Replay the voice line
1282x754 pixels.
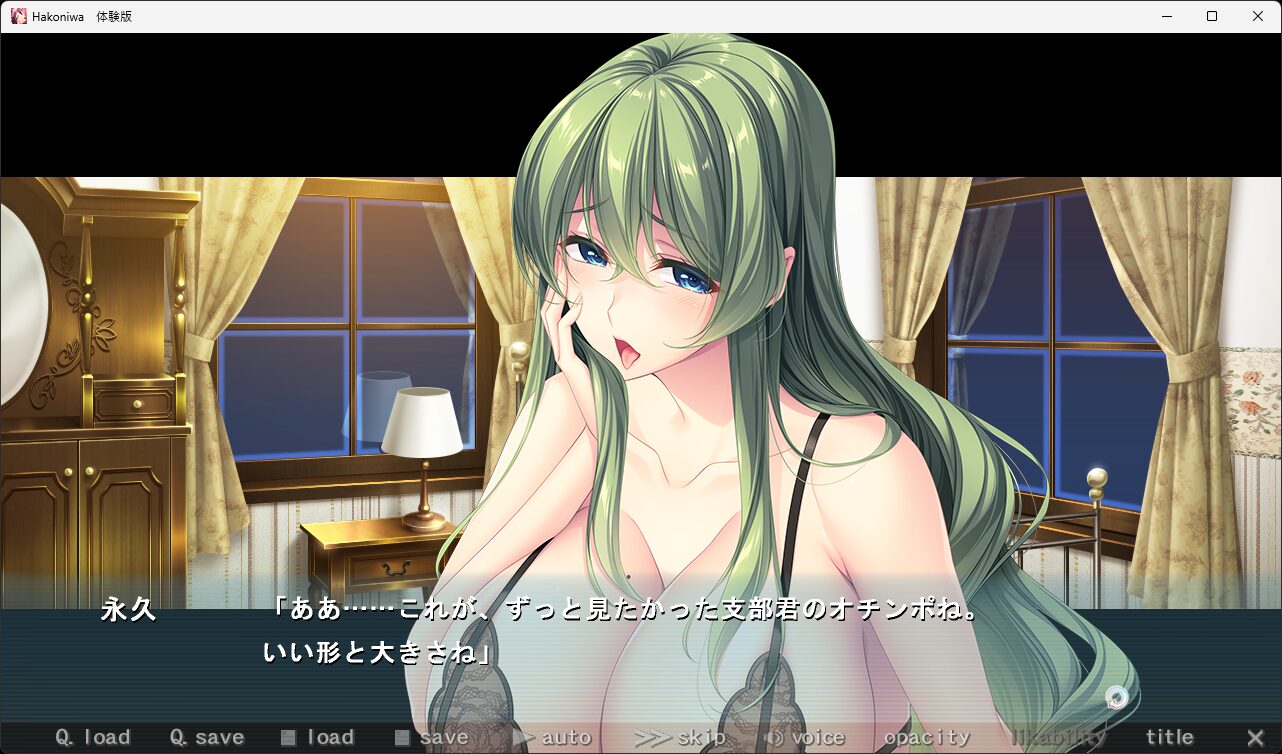pos(804,738)
